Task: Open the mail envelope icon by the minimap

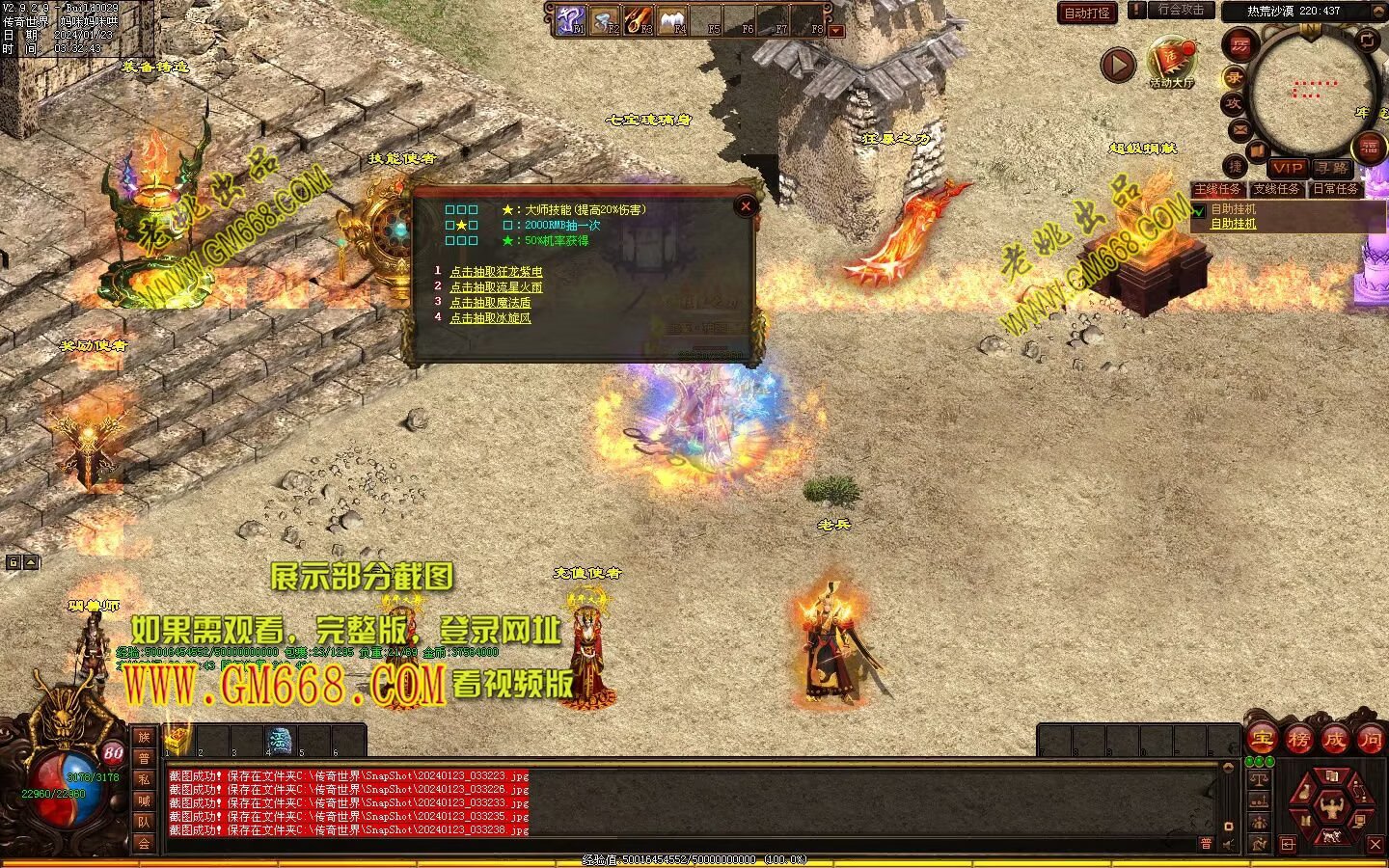Action: [x=1239, y=129]
